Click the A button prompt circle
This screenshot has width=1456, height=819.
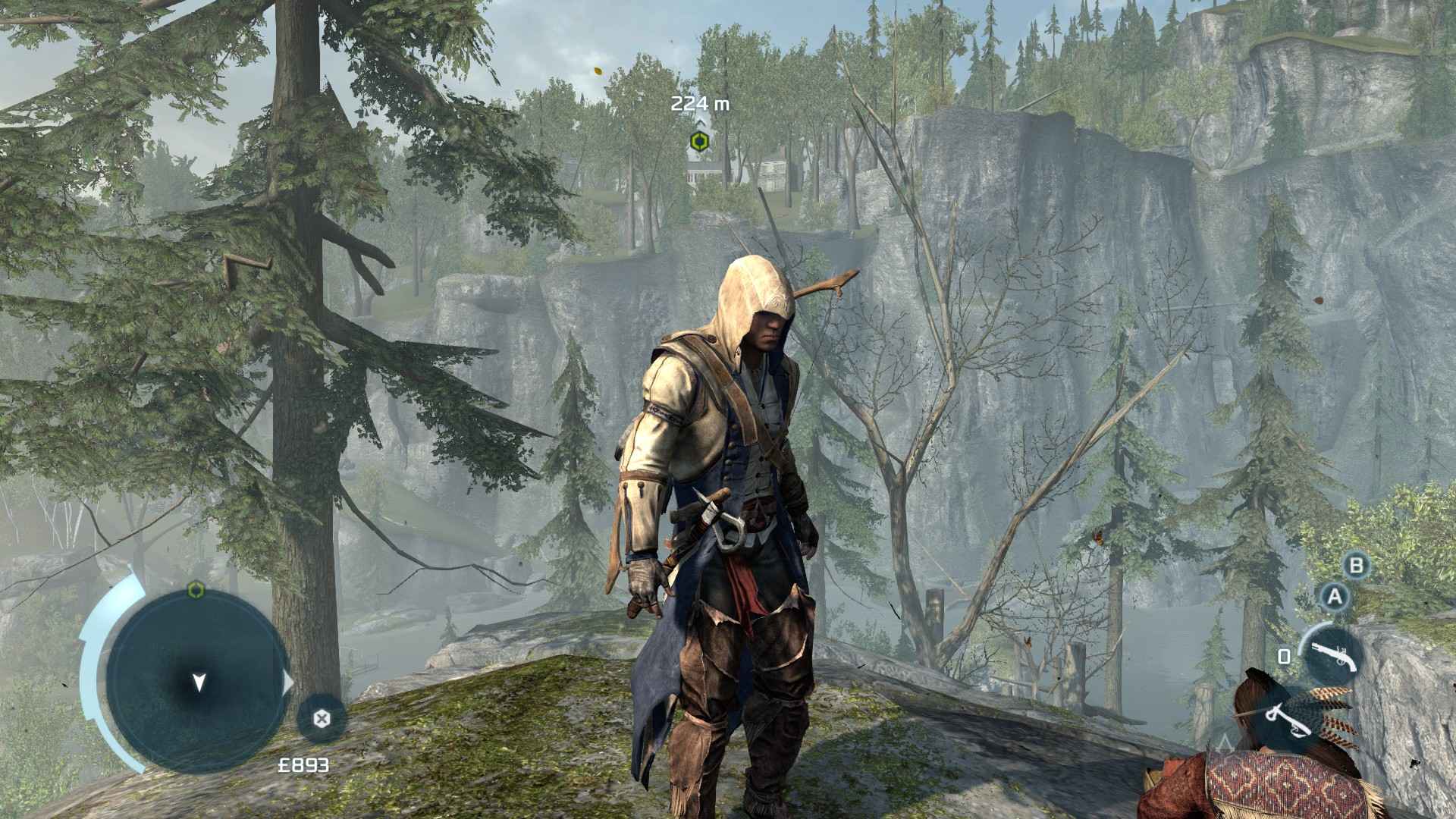pyautogui.click(x=1334, y=597)
